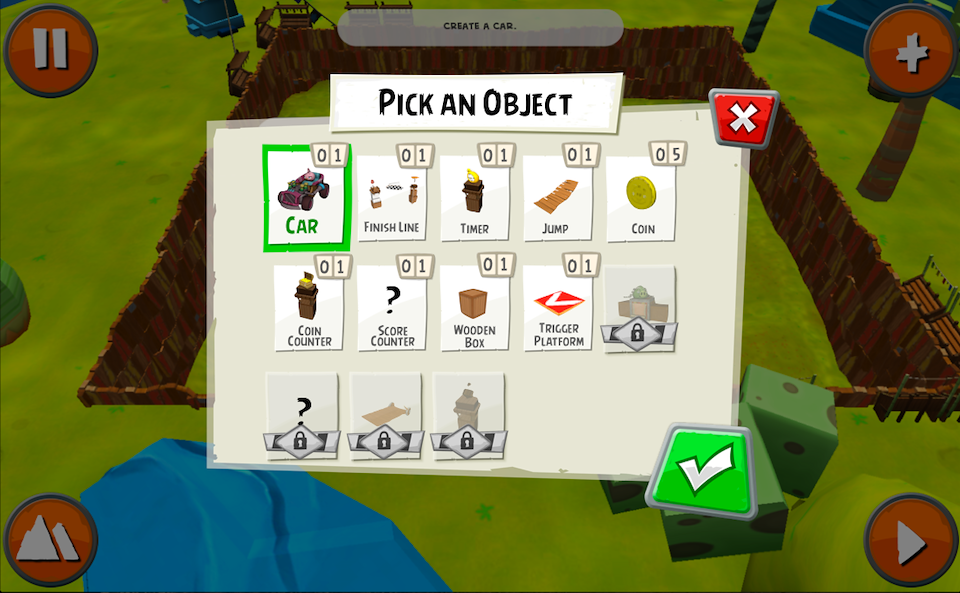Pause the game
The width and height of the screenshot is (960, 593).
[50, 50]
